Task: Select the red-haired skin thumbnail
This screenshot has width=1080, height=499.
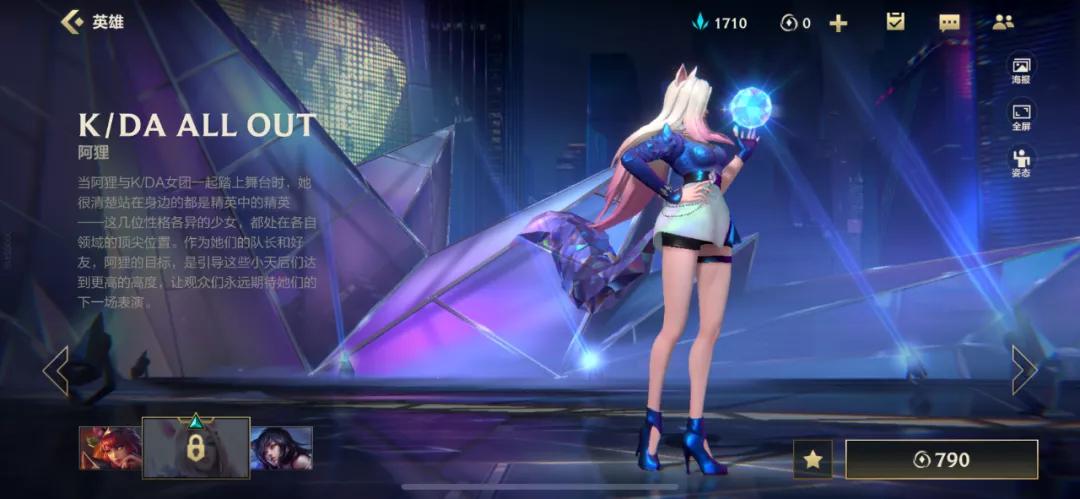Action: [x=109, y=448]
